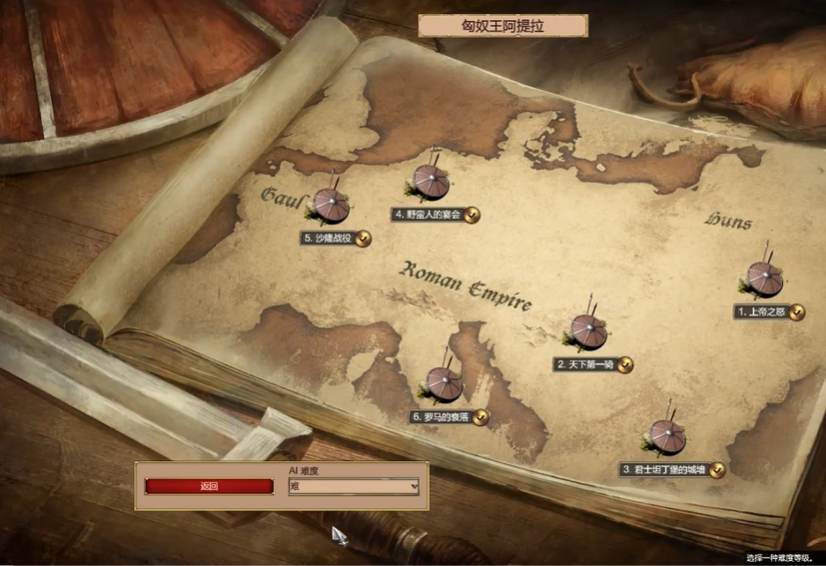Select scenario 5. 沙隆战役
Viewport: 826px width, 566px height.
point(330,207)
